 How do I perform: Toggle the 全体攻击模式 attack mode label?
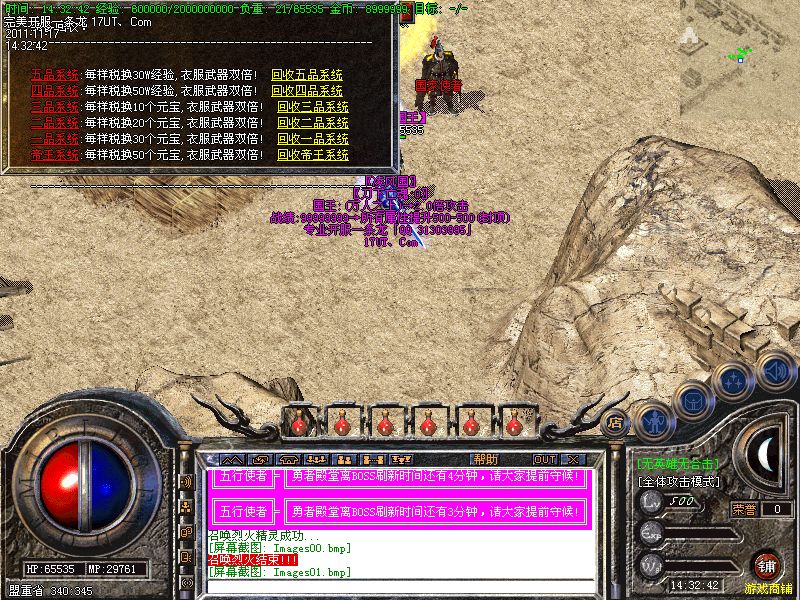(x=678, y=481)
